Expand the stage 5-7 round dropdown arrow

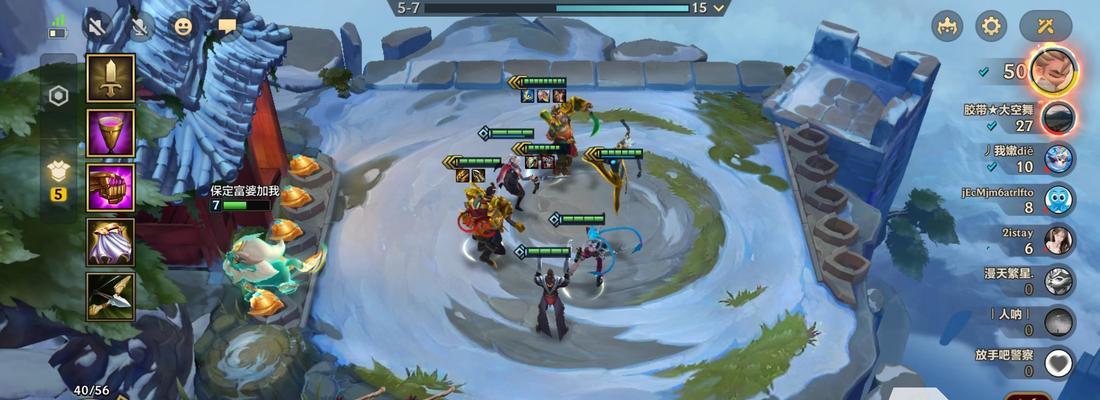720,8
